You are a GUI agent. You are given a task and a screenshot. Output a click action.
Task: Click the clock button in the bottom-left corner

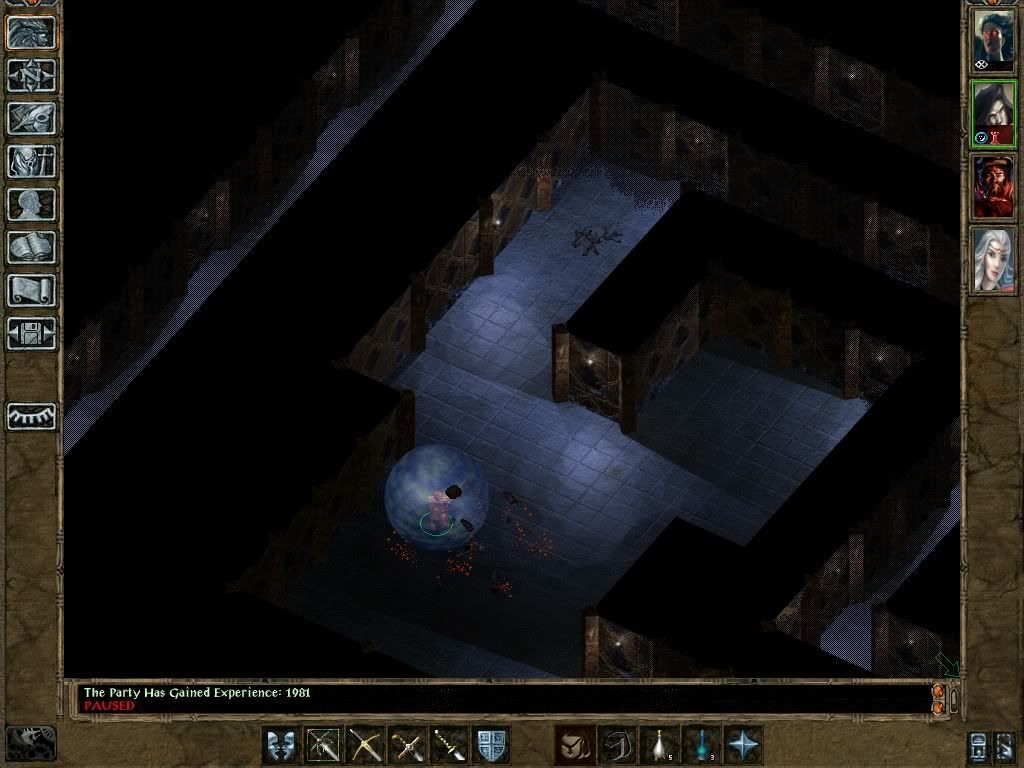pyautogui.click(x=30, y=743)
